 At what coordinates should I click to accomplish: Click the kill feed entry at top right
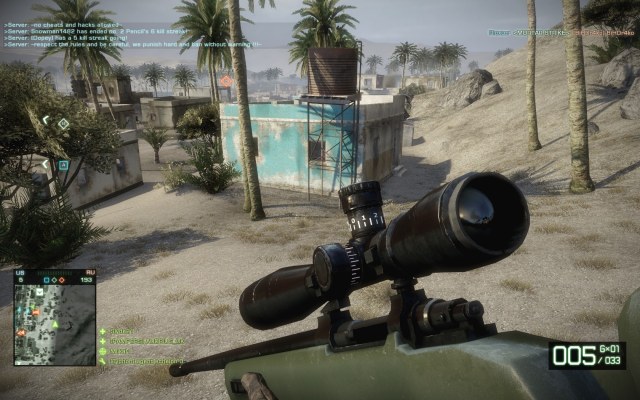(560, 33)
